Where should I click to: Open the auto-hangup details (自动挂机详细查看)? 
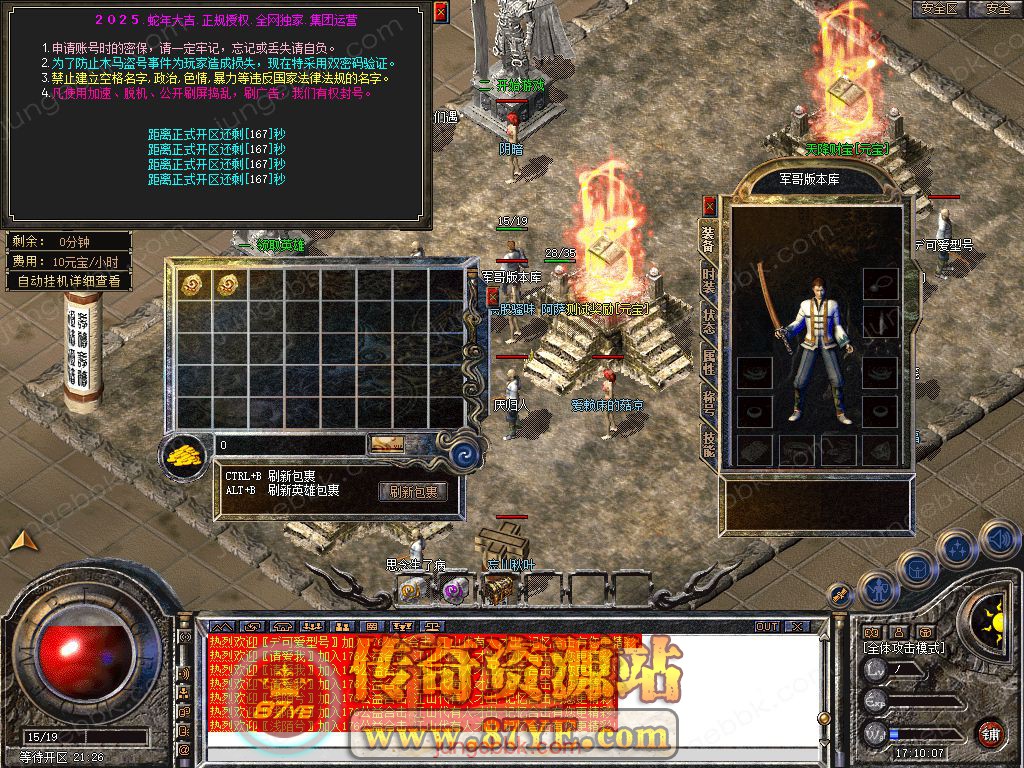coord(69,281)
